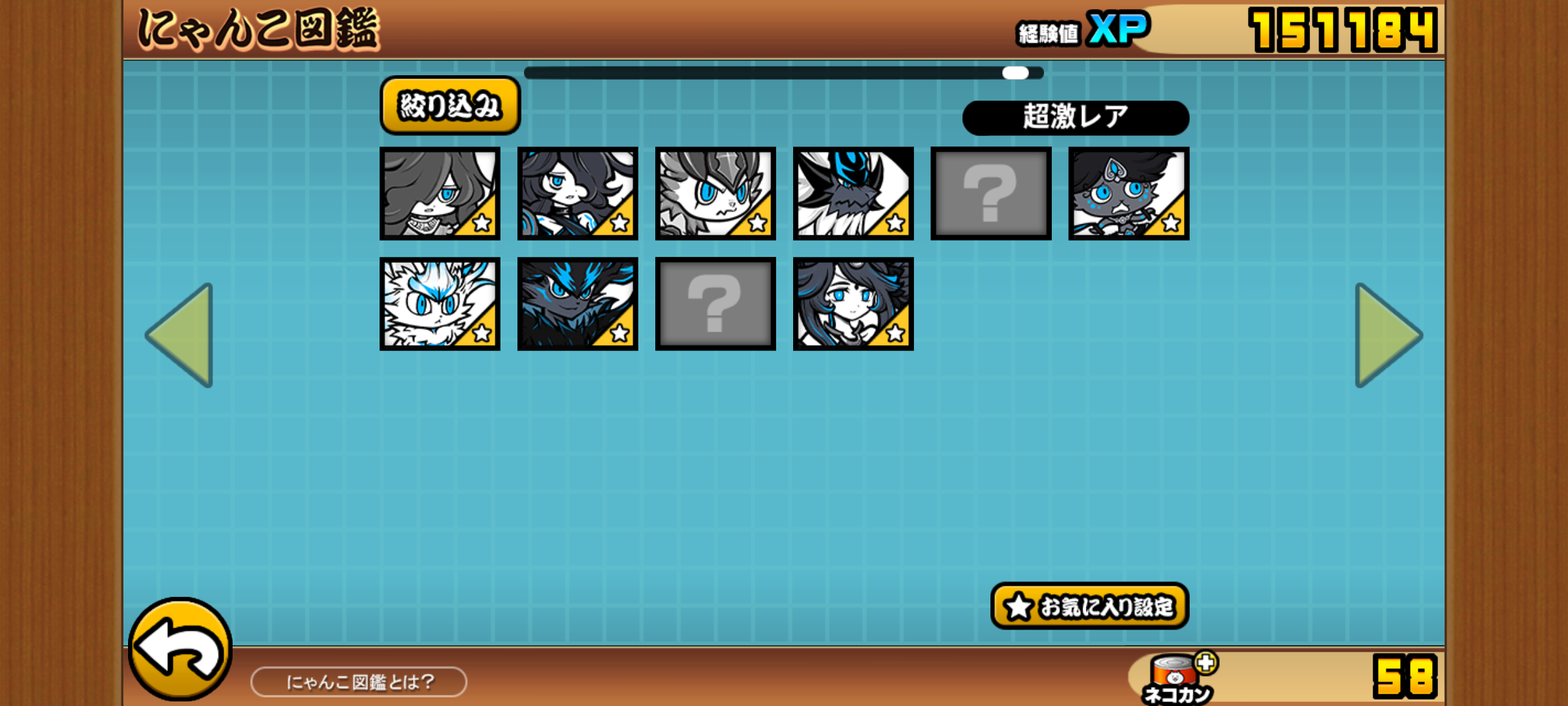Open the お気に入り設定 favorites button
The width and height of the screenshot is (1568, 706).
click(1089, 606)
